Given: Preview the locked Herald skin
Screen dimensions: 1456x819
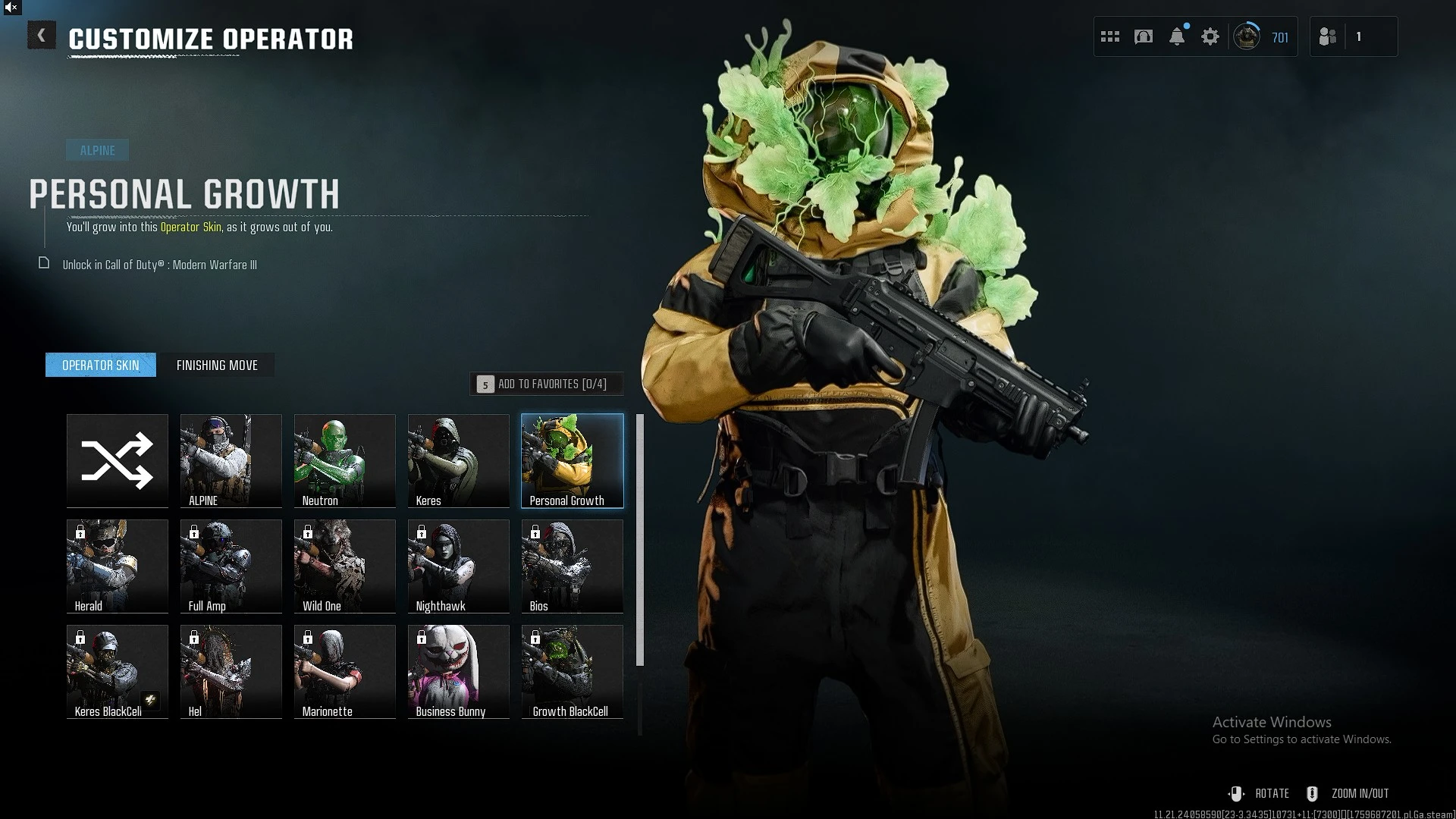Looking at the screenshot, I should (x=118, y=566).
